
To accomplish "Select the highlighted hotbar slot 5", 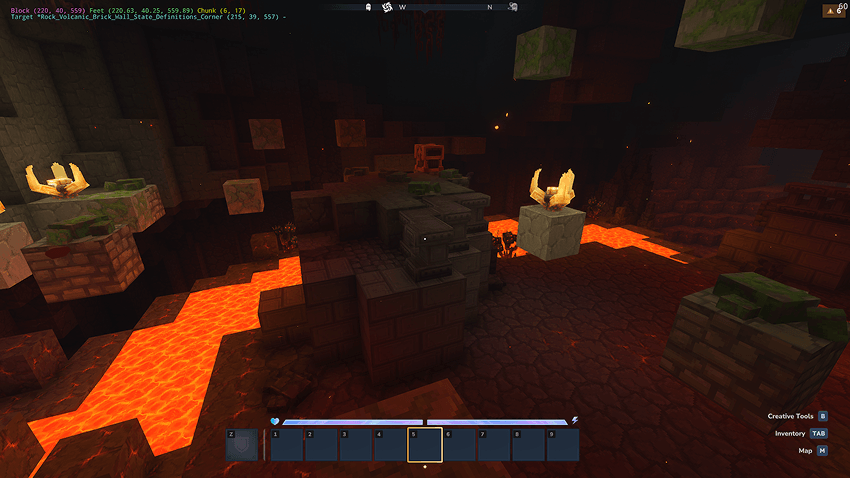I will (x=425, y=445).
